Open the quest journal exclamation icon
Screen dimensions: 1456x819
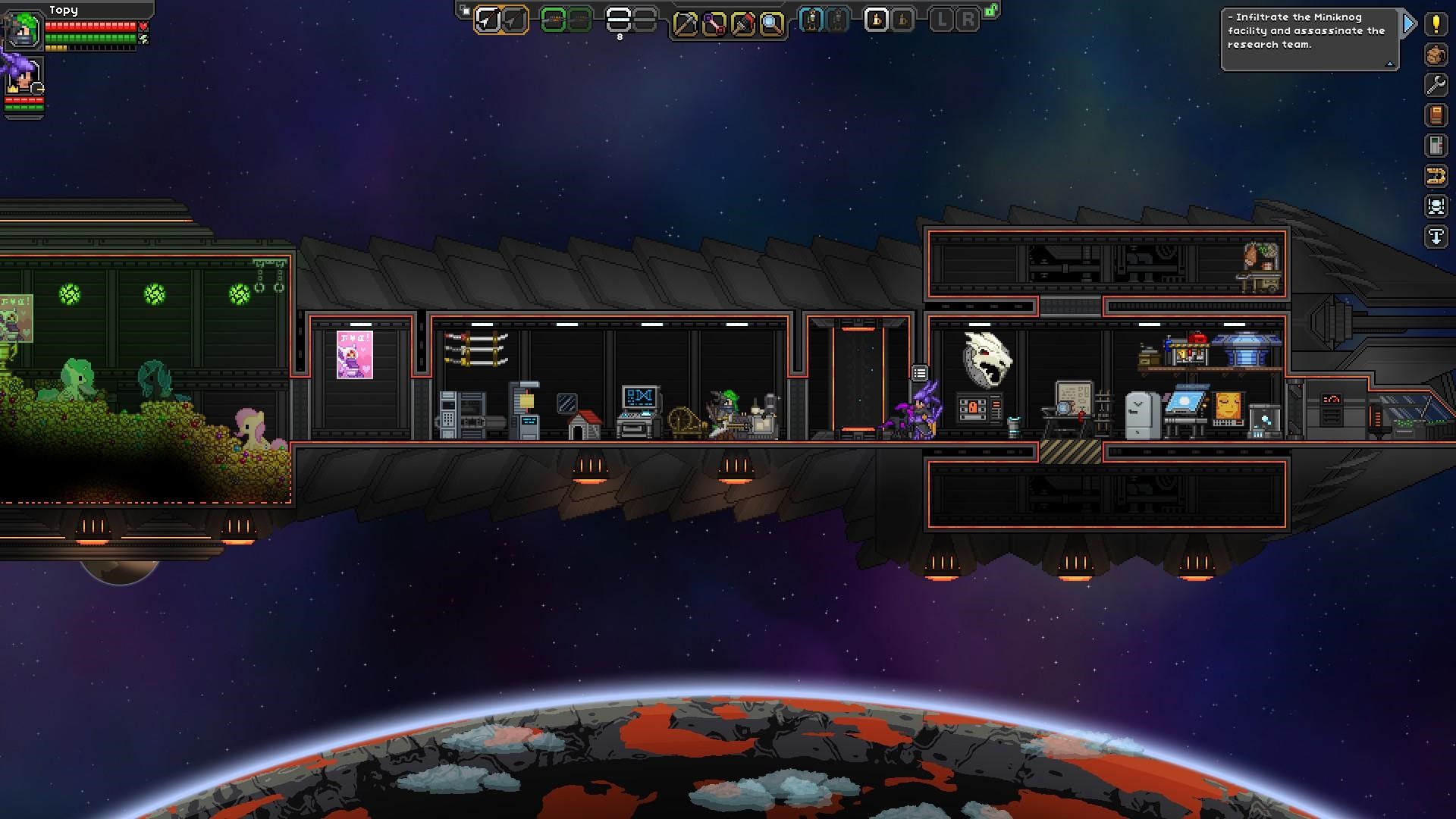coord(1436,24)
